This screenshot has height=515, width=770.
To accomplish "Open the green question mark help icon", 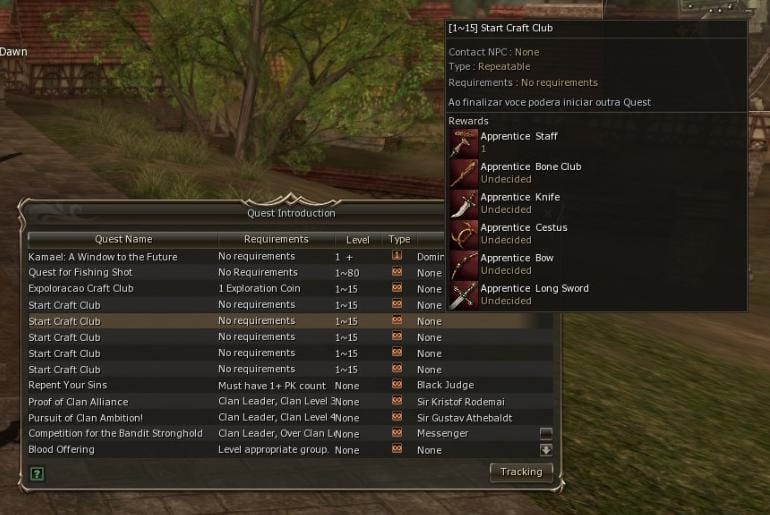I will [x=37, y=473].
